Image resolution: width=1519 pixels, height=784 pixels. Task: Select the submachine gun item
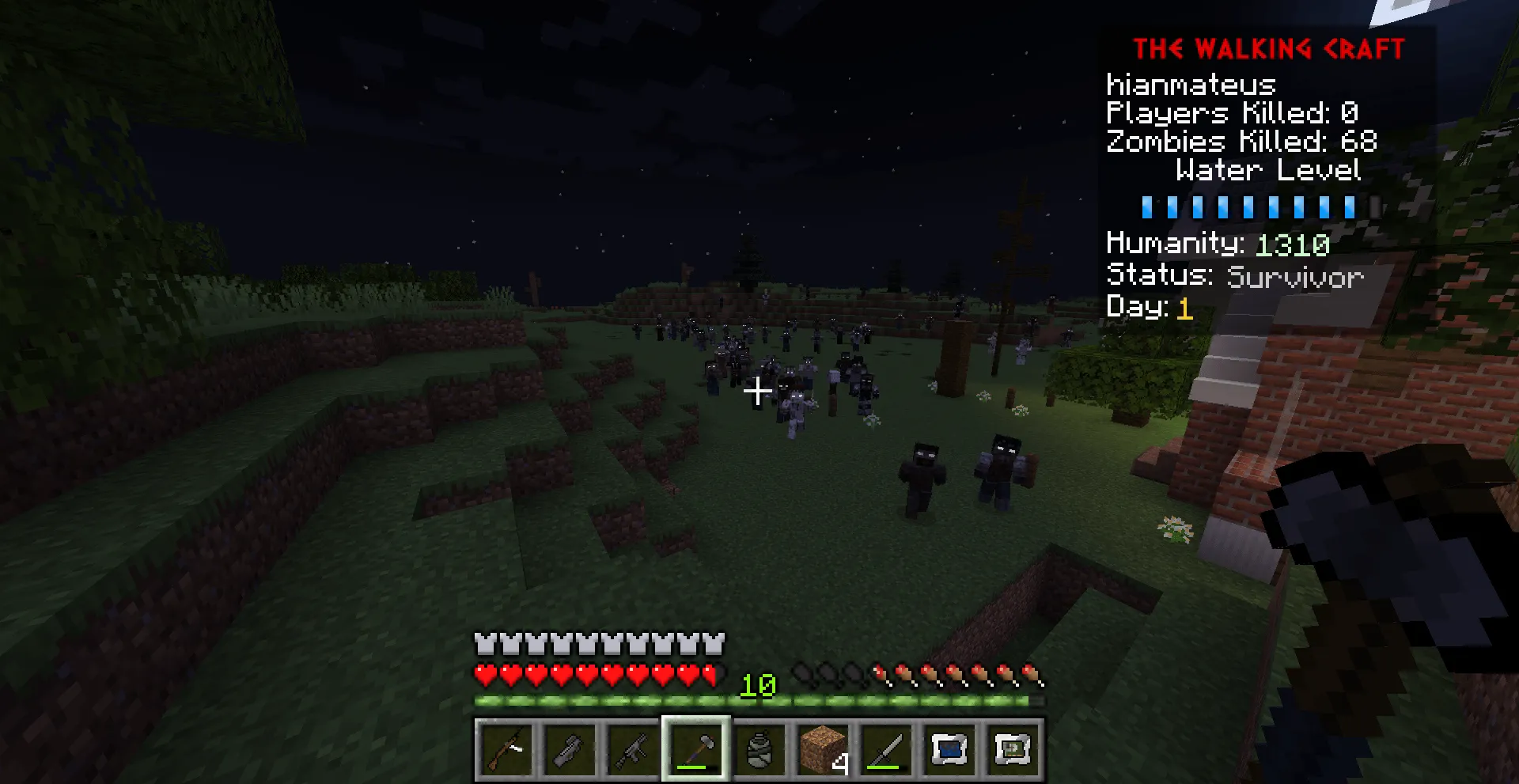pyautogui.click(x=632, y=748)
